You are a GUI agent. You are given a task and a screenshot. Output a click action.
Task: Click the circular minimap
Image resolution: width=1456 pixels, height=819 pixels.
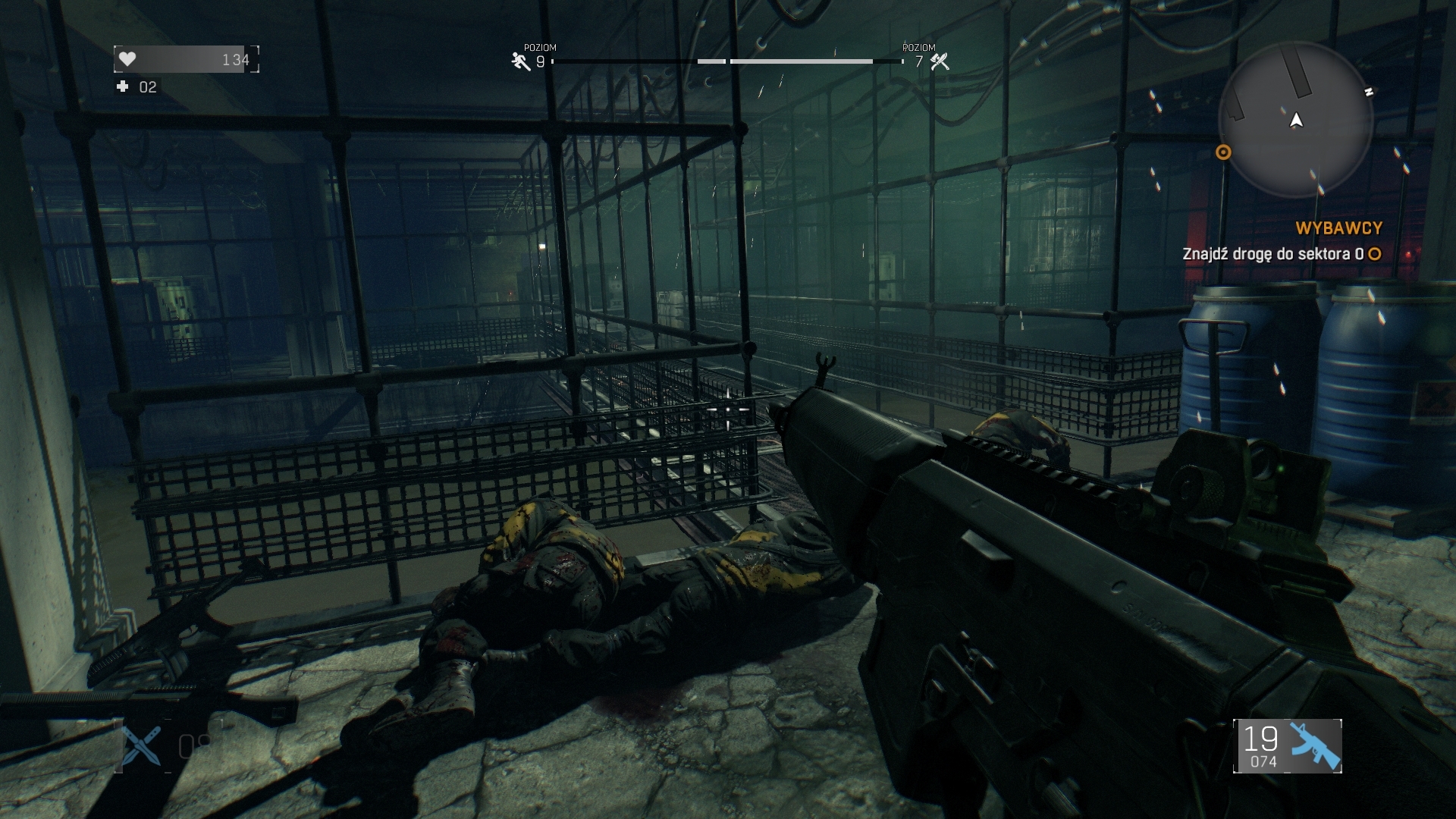pos(1295,120)
